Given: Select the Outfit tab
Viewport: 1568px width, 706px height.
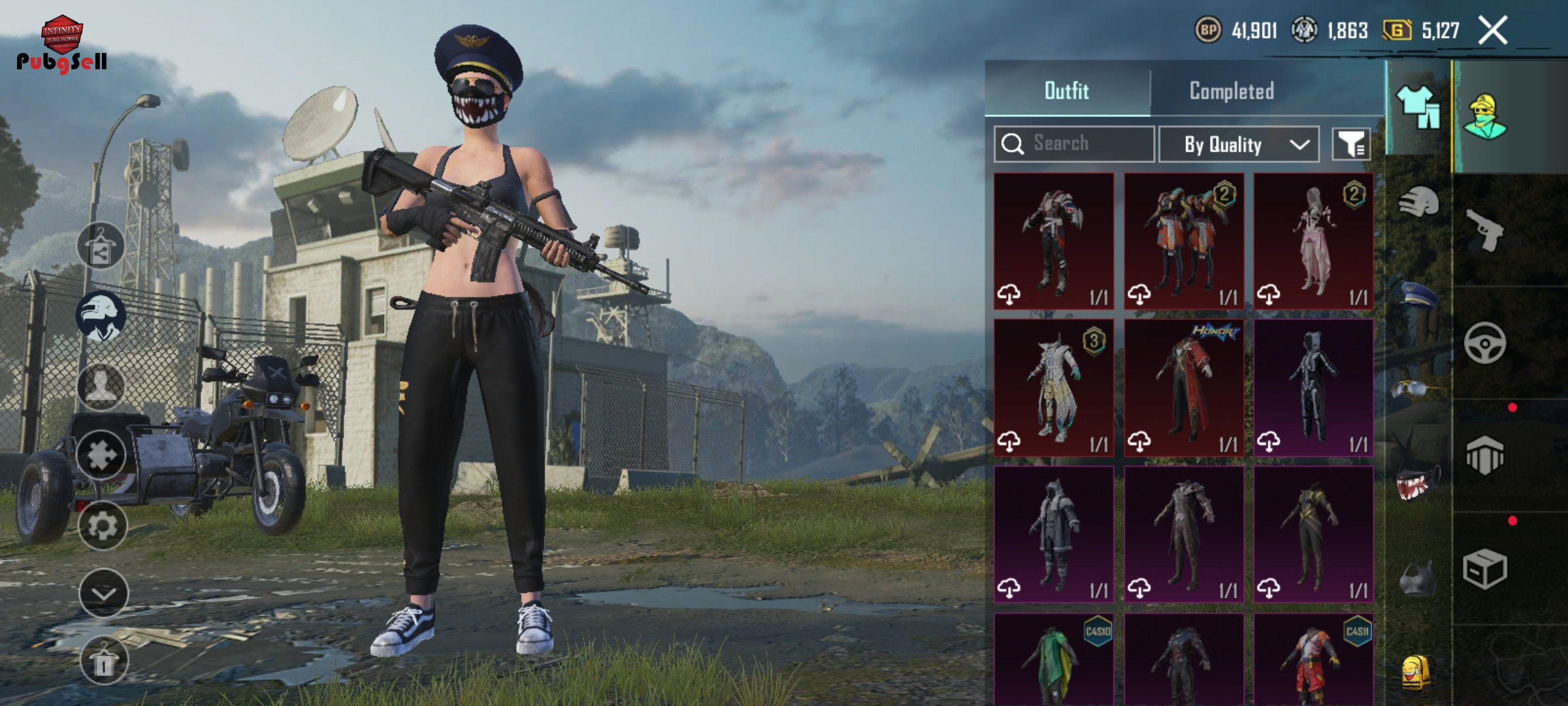Looking at the screenshot, I should coord(1067,91).
